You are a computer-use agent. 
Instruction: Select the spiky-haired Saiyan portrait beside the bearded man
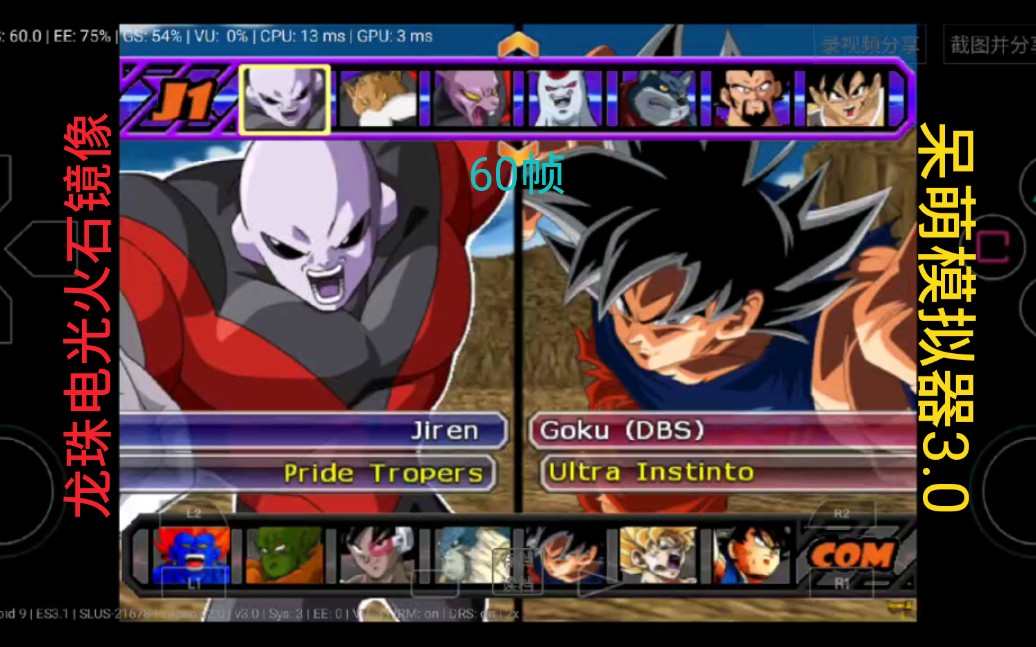click(845, 99)
